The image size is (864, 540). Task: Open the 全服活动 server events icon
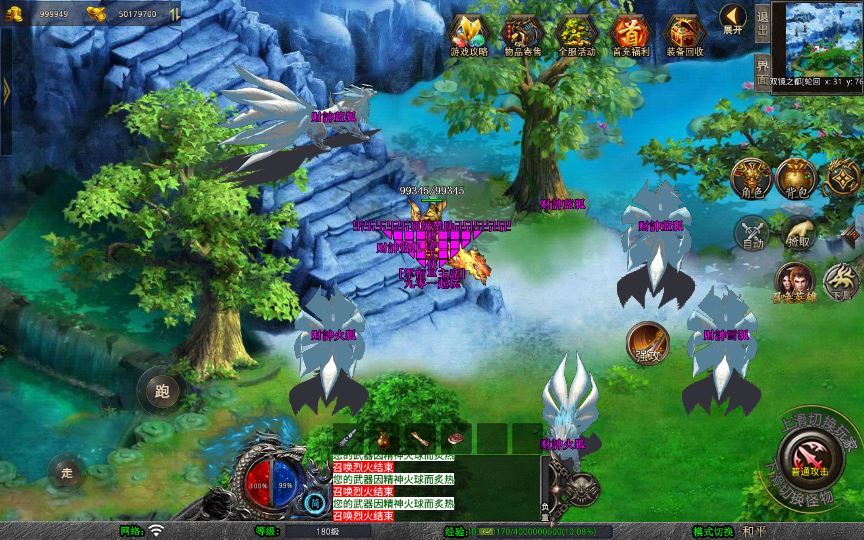[576, 33]
